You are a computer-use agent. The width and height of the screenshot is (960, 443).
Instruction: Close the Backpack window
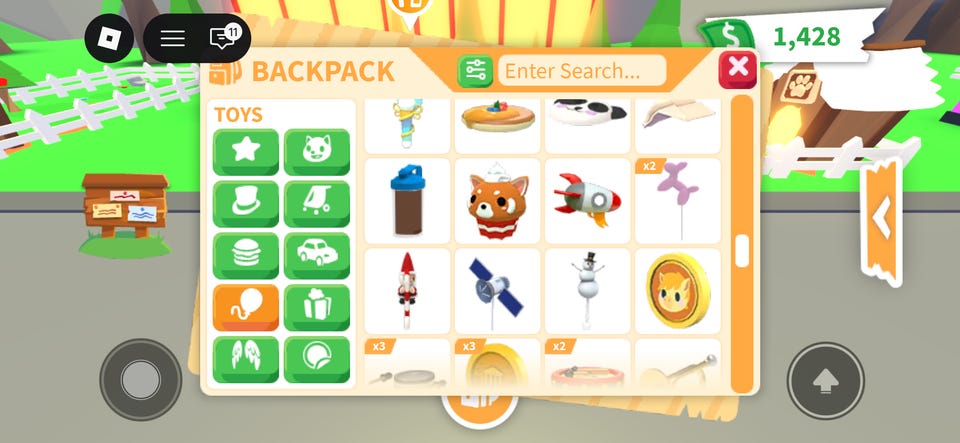coord(738,69)
